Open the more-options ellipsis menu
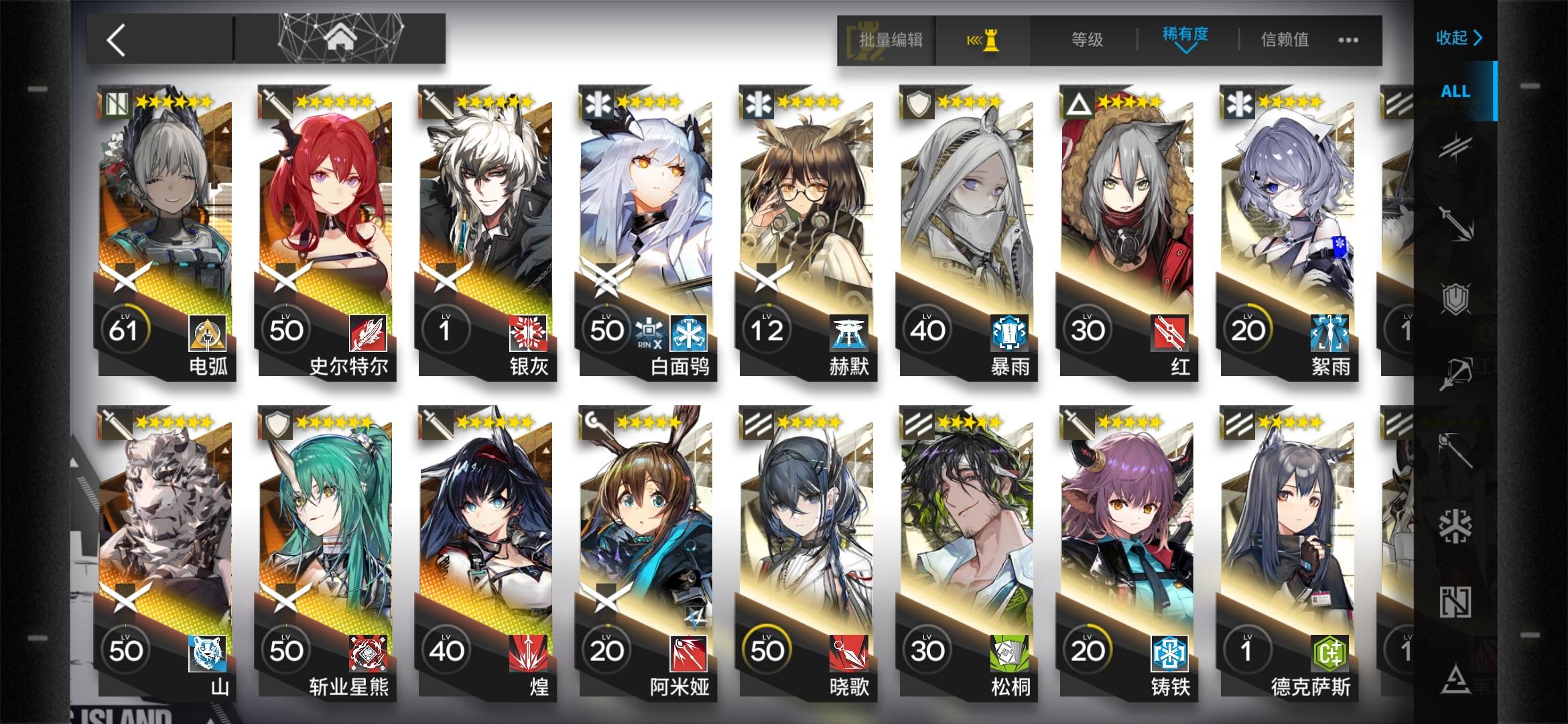This screenshot has height=724, width=1568. click(x=1347, y=40)
